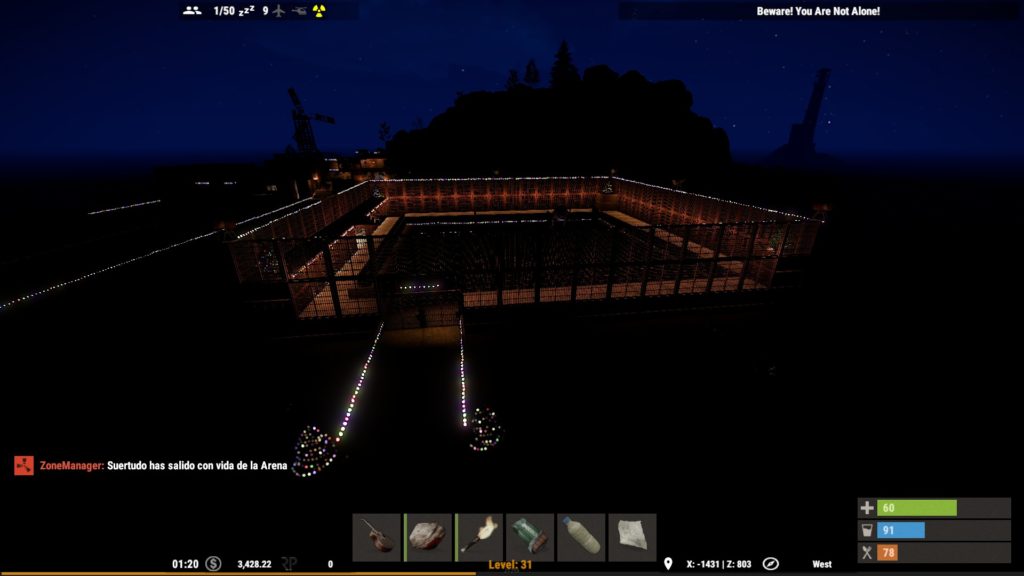The image size is (1024, 576).
Task: Click the online players icon
Action: click(x=193, y=11)
